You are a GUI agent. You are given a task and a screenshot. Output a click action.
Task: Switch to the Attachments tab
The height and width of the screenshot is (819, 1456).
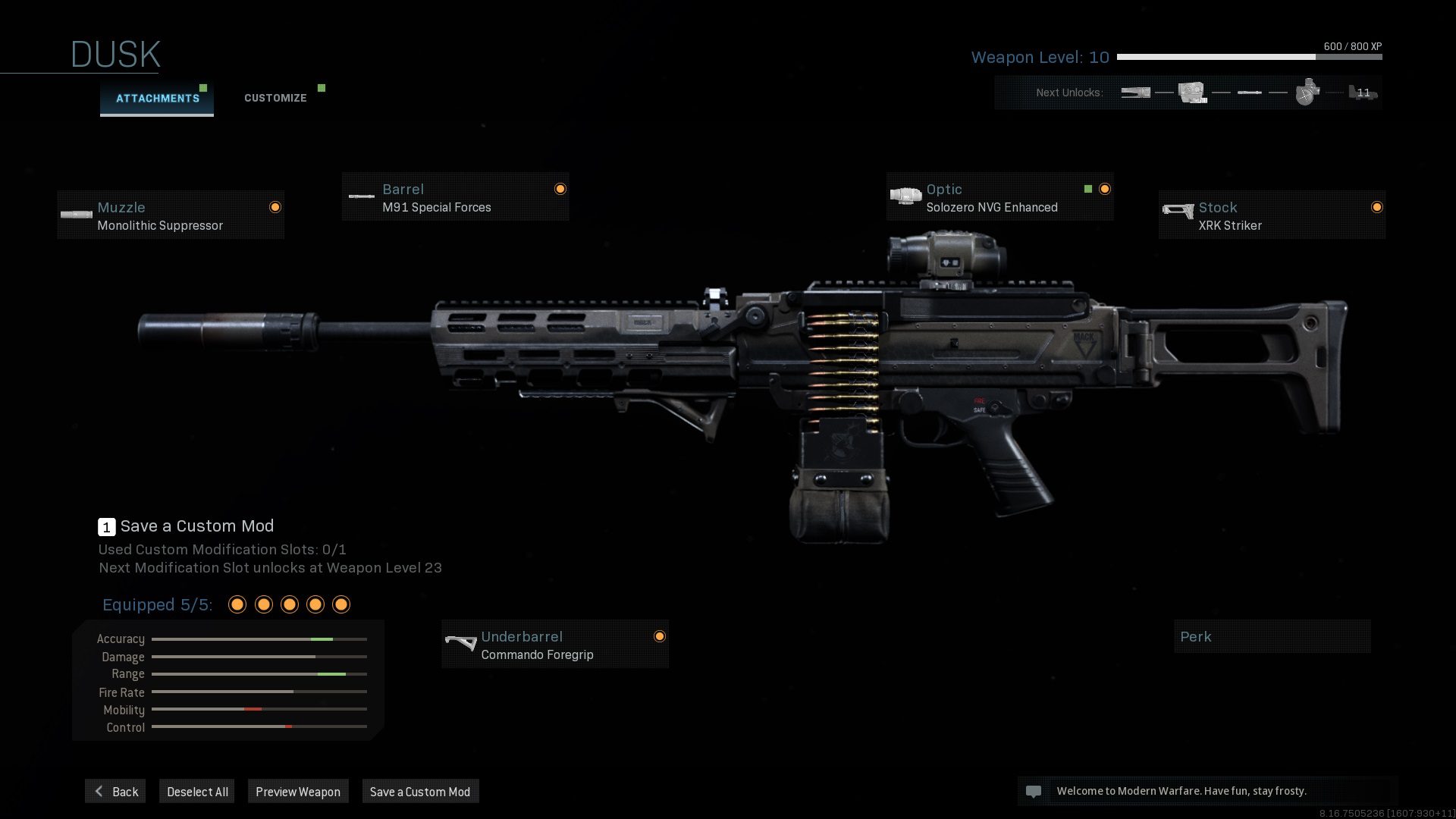(157, 99)
